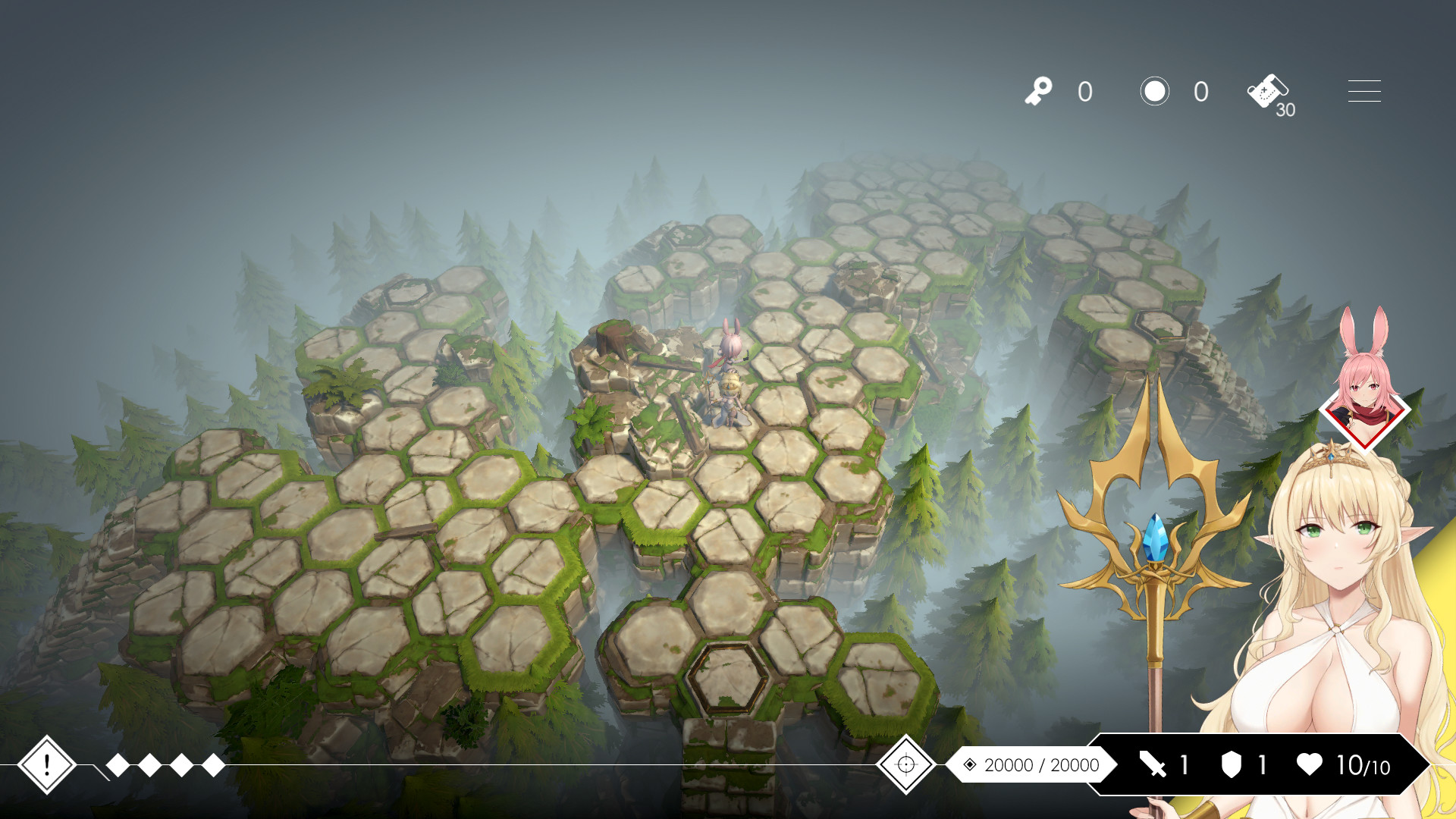Click the exclamation alert diamond
1456x819 pixels.
(47, 766)
